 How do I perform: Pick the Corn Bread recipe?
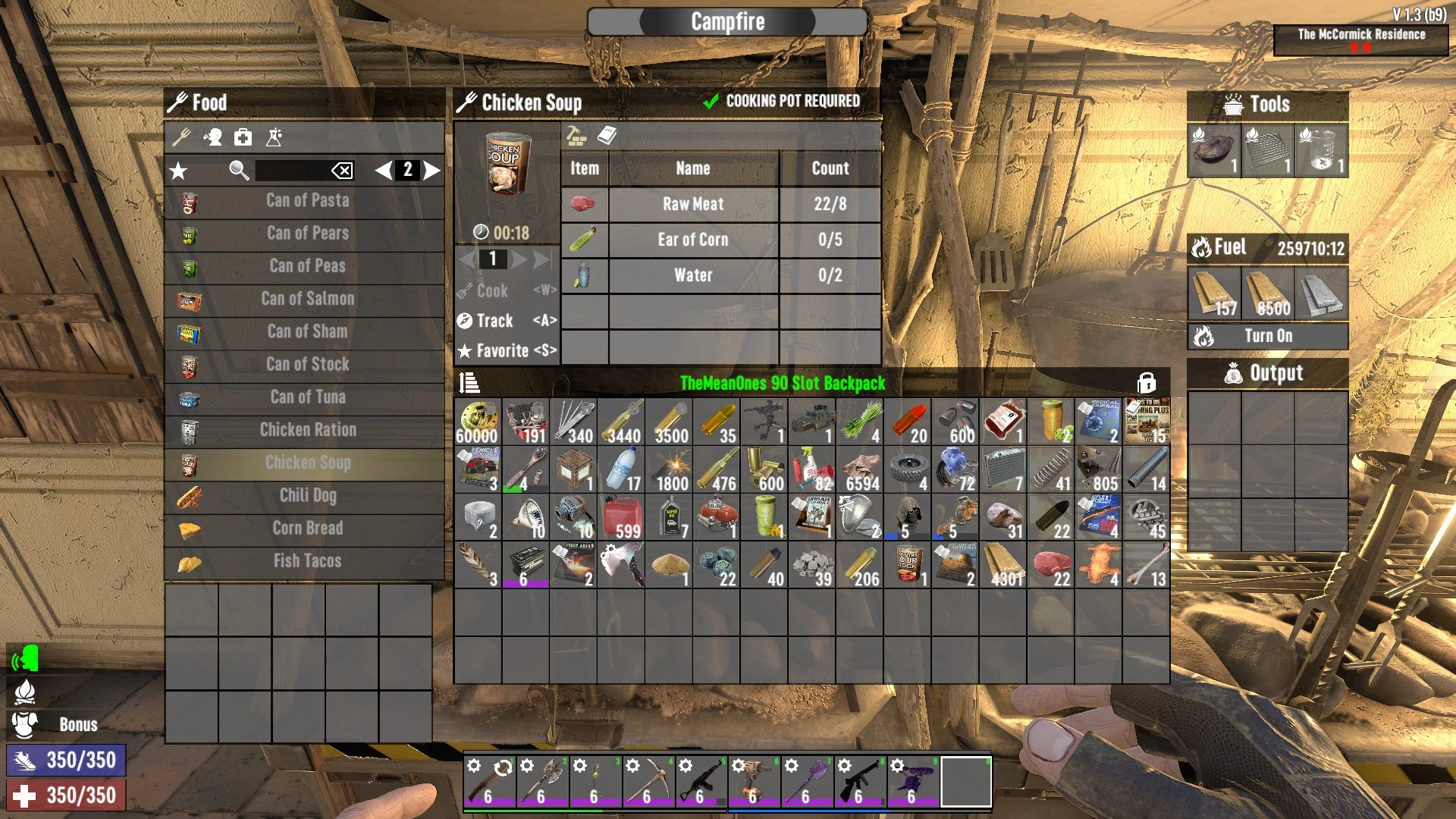pos(306,529)
